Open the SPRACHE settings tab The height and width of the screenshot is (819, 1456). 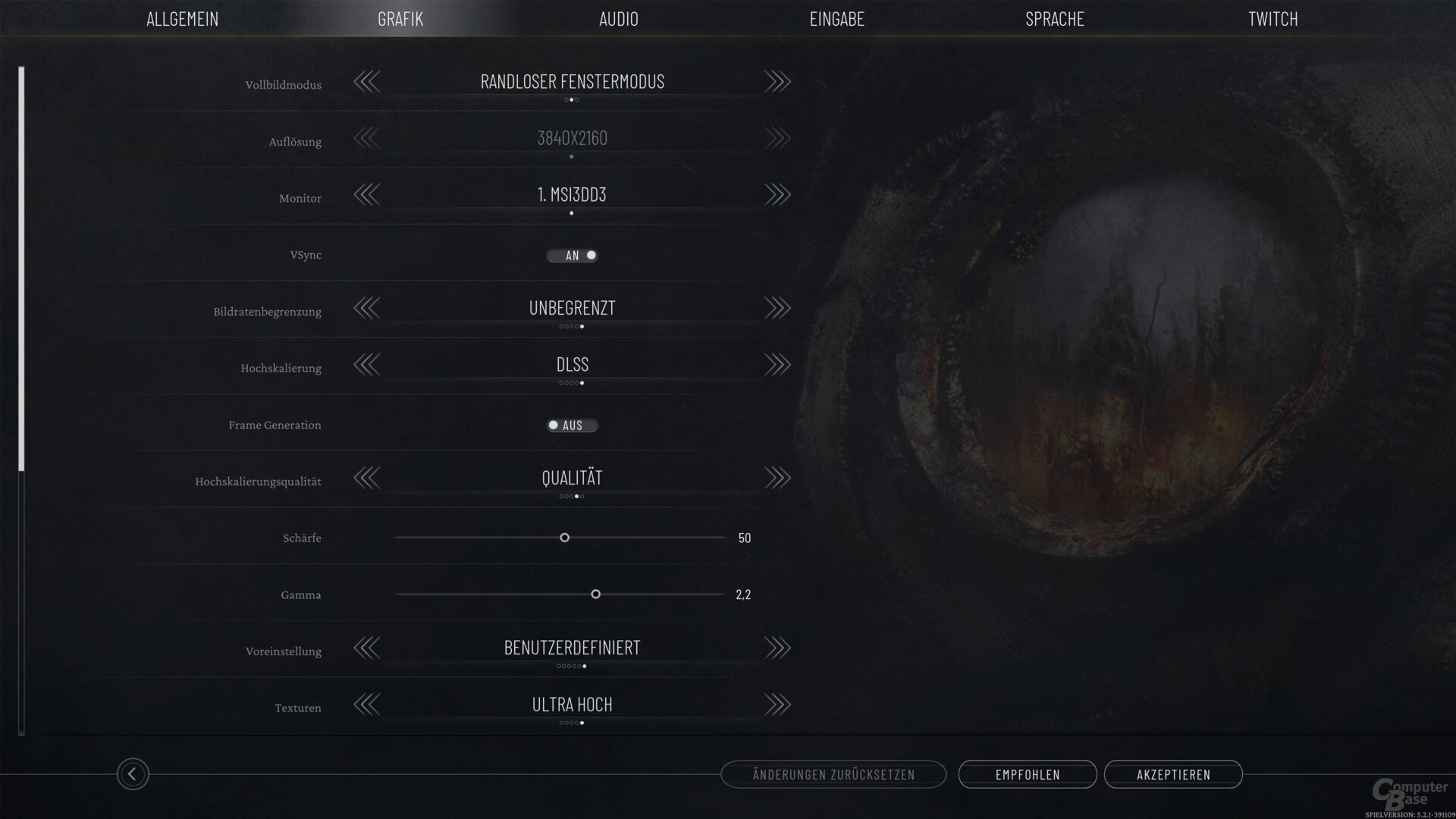click(x=1054, y=19)
